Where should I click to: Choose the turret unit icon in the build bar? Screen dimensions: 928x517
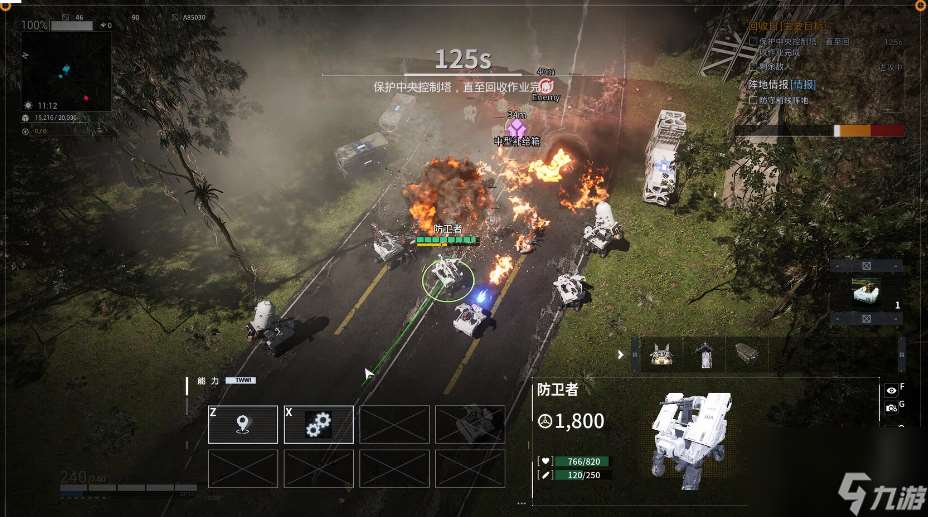(704, 353)
